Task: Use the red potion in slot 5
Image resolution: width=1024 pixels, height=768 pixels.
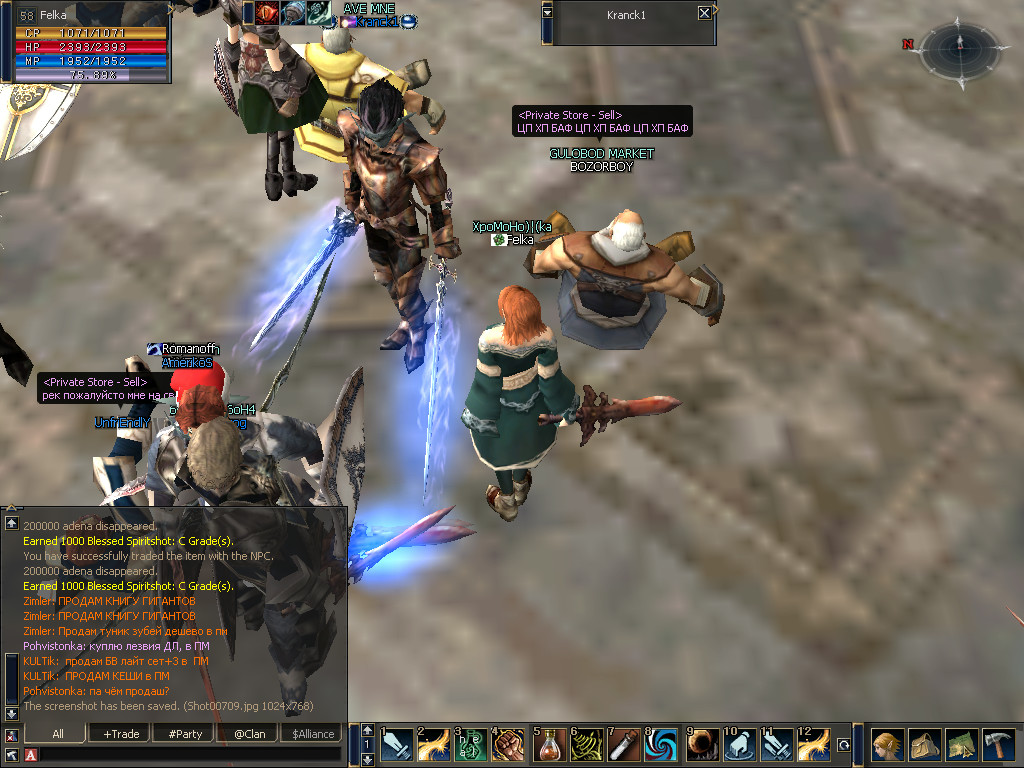Action: [549, 745]
